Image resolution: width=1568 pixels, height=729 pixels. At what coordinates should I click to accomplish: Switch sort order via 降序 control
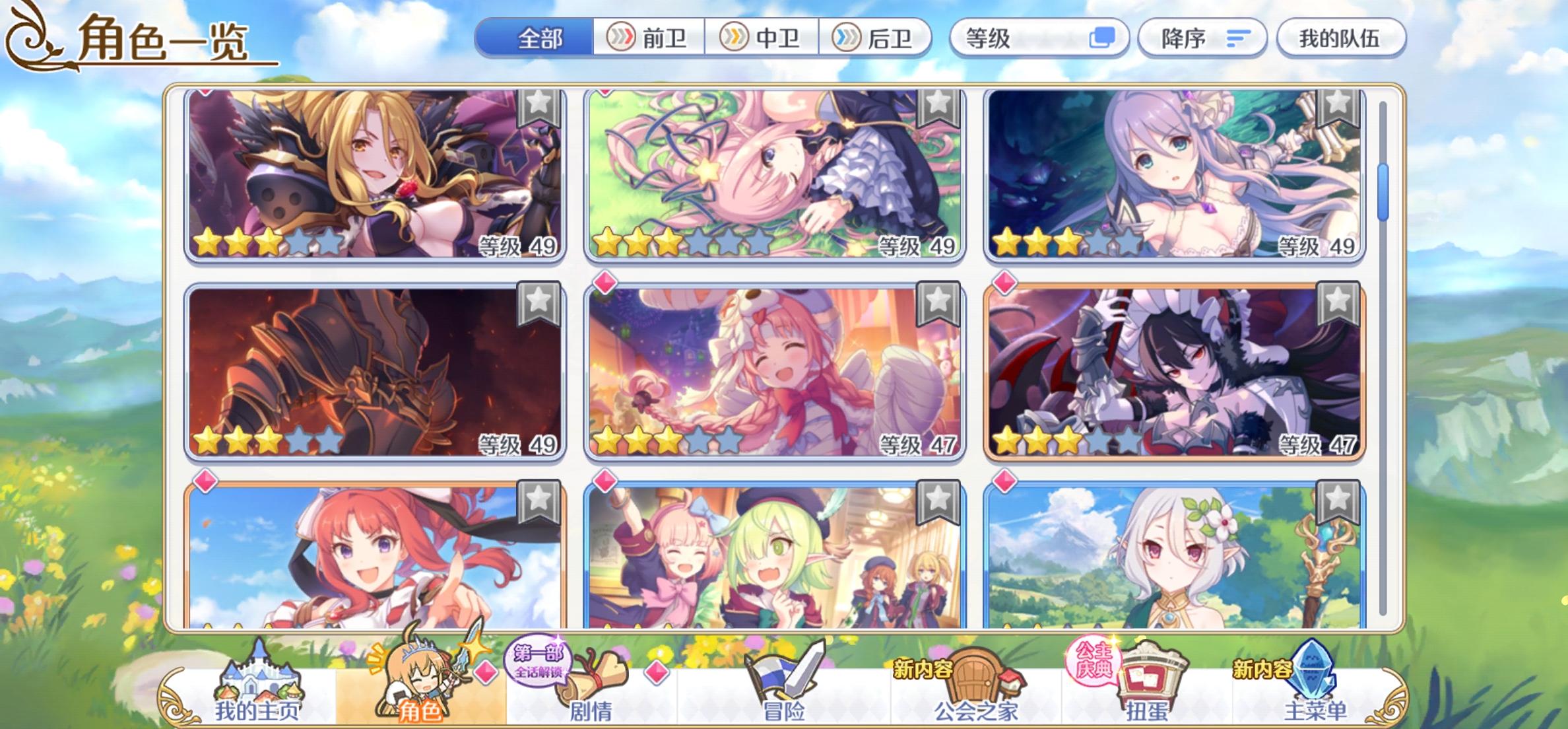(1201, 39)
